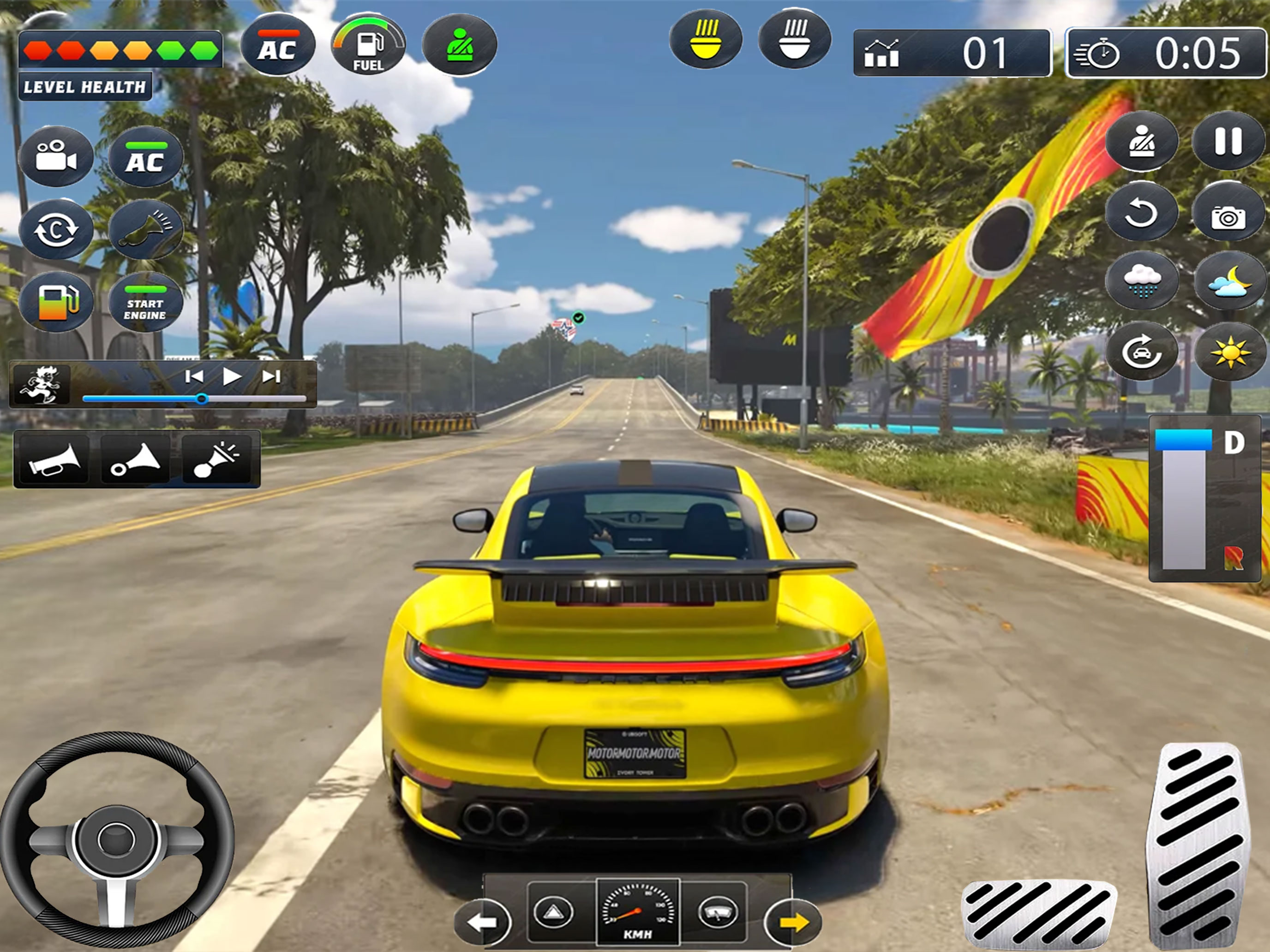
Task: Open the fuel pump refuel button
Action: [x=56, y=302]
